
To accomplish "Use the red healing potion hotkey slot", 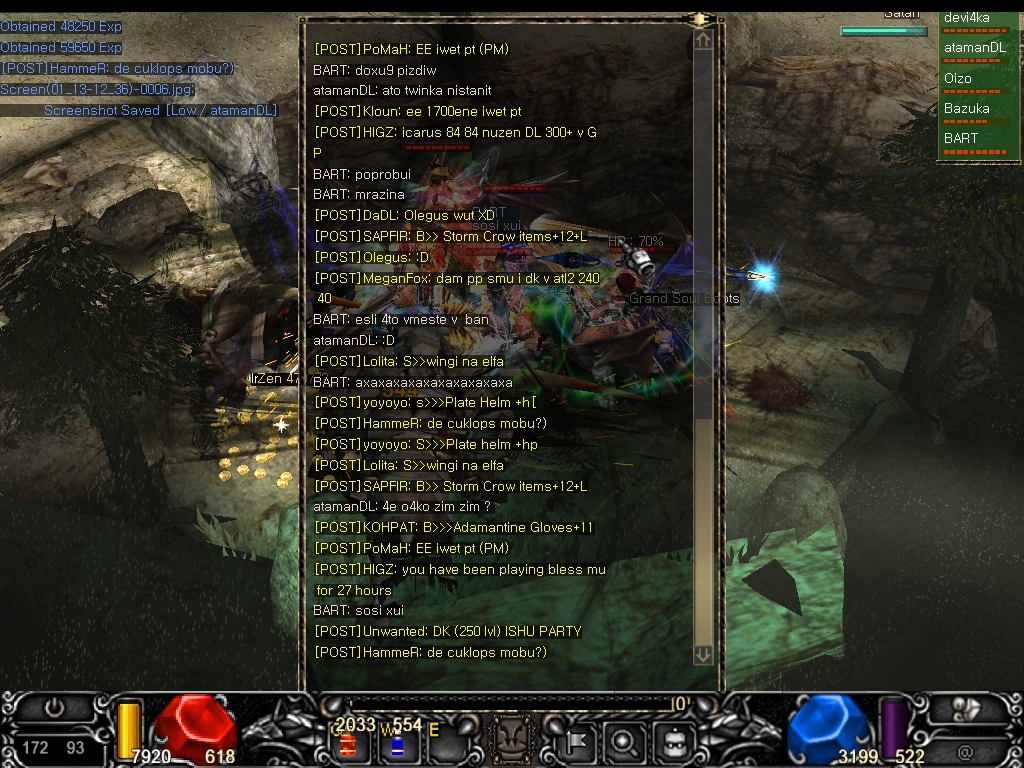I will coord(348,744).
